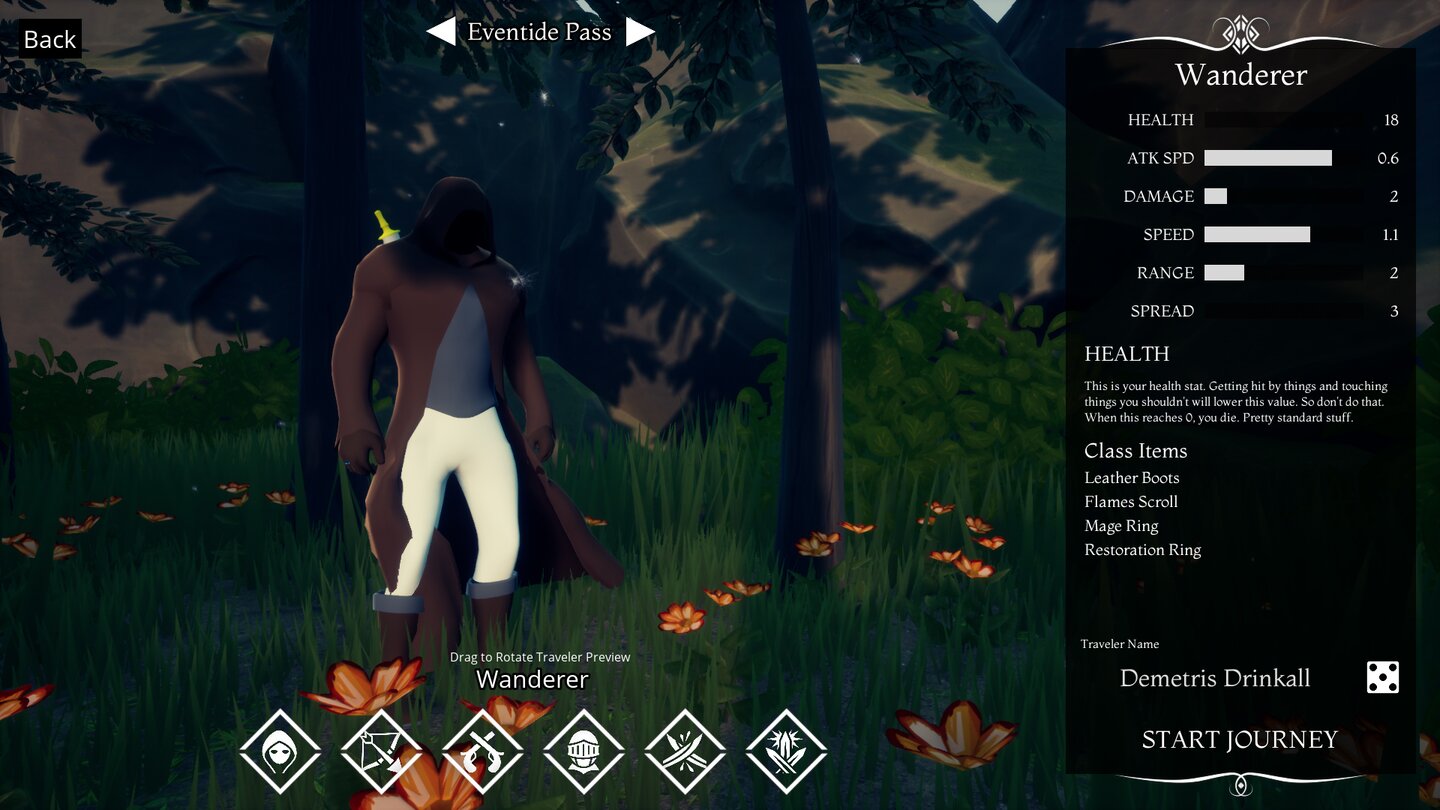The height and width of the screenshot is (810, 1440).
Task: Click the Demetris Drinkall name field
Action: 1215,678
